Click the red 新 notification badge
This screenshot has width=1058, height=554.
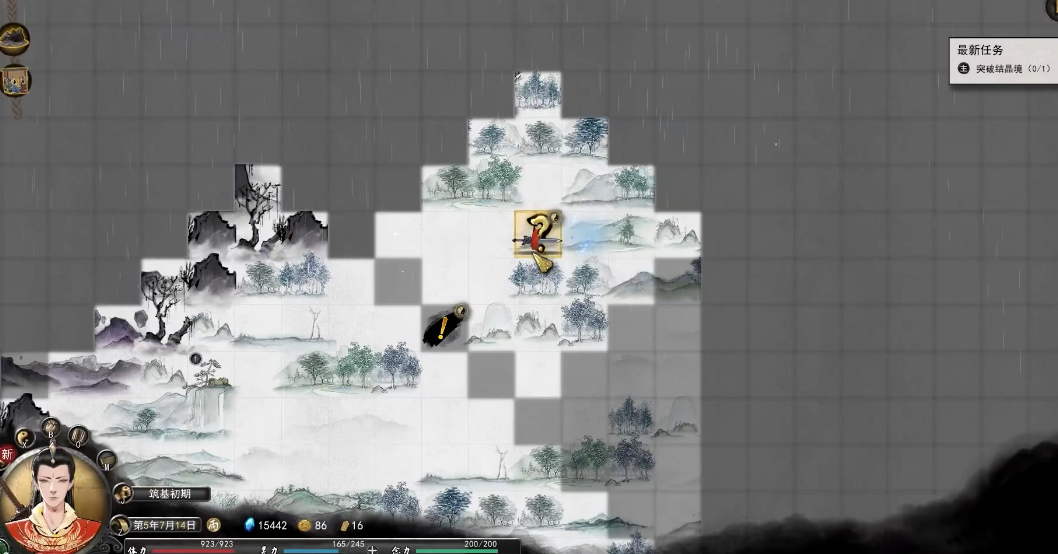pos(7,455)
